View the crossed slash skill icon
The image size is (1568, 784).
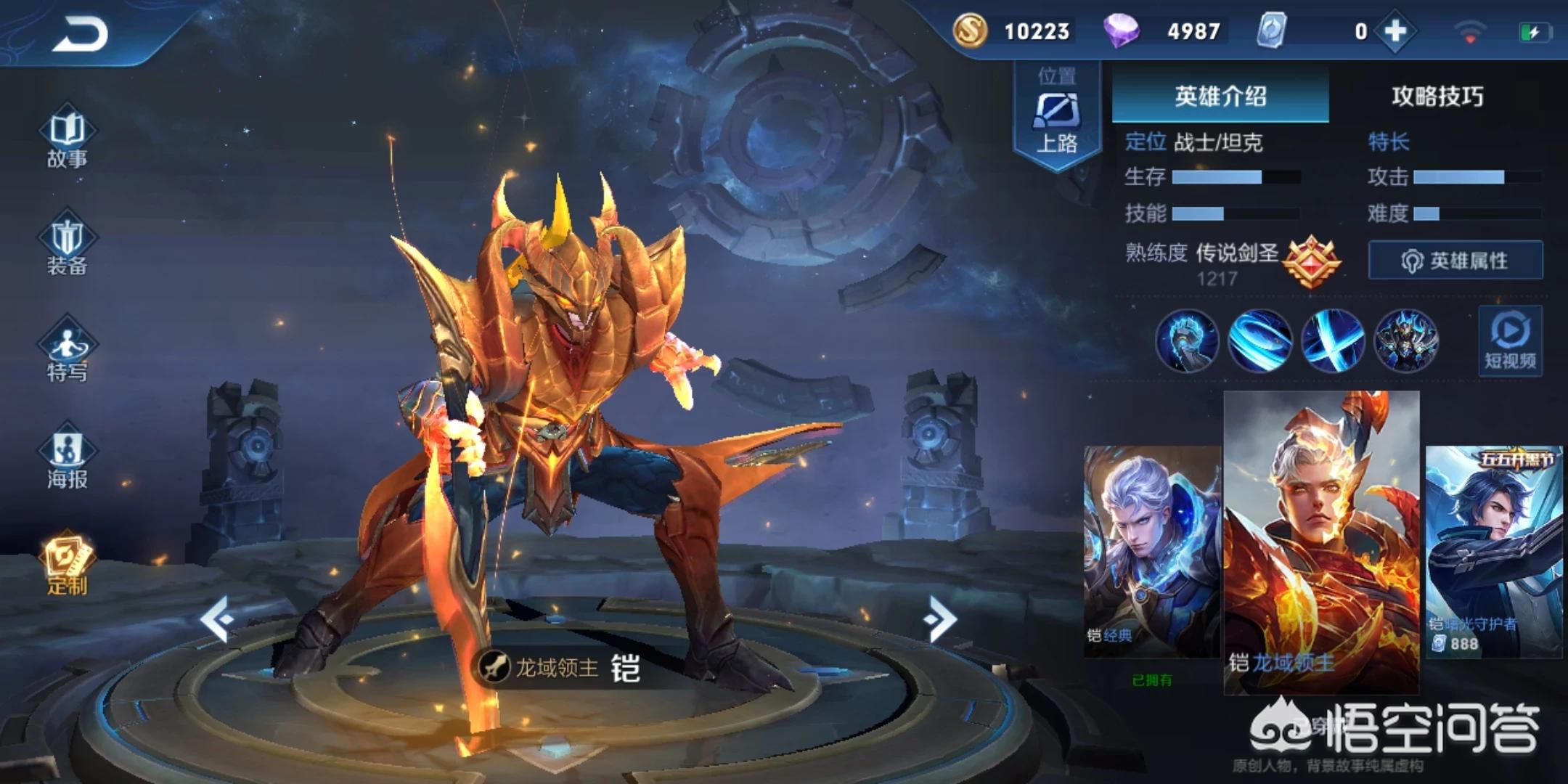click(x=1333, y=340)
